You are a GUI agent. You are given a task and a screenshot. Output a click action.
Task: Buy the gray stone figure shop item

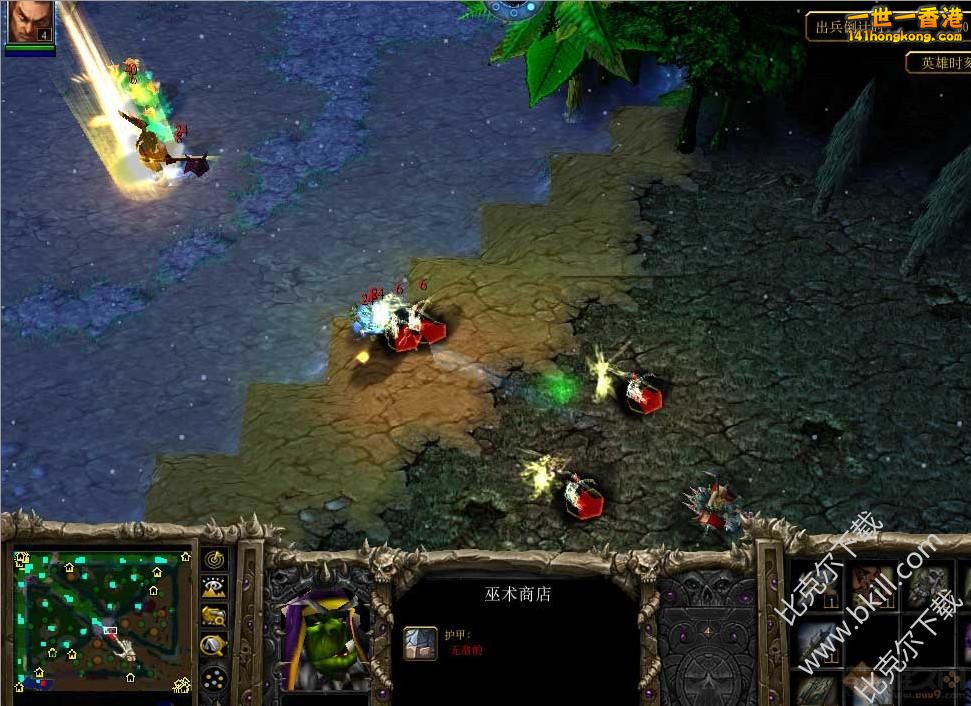927,586
